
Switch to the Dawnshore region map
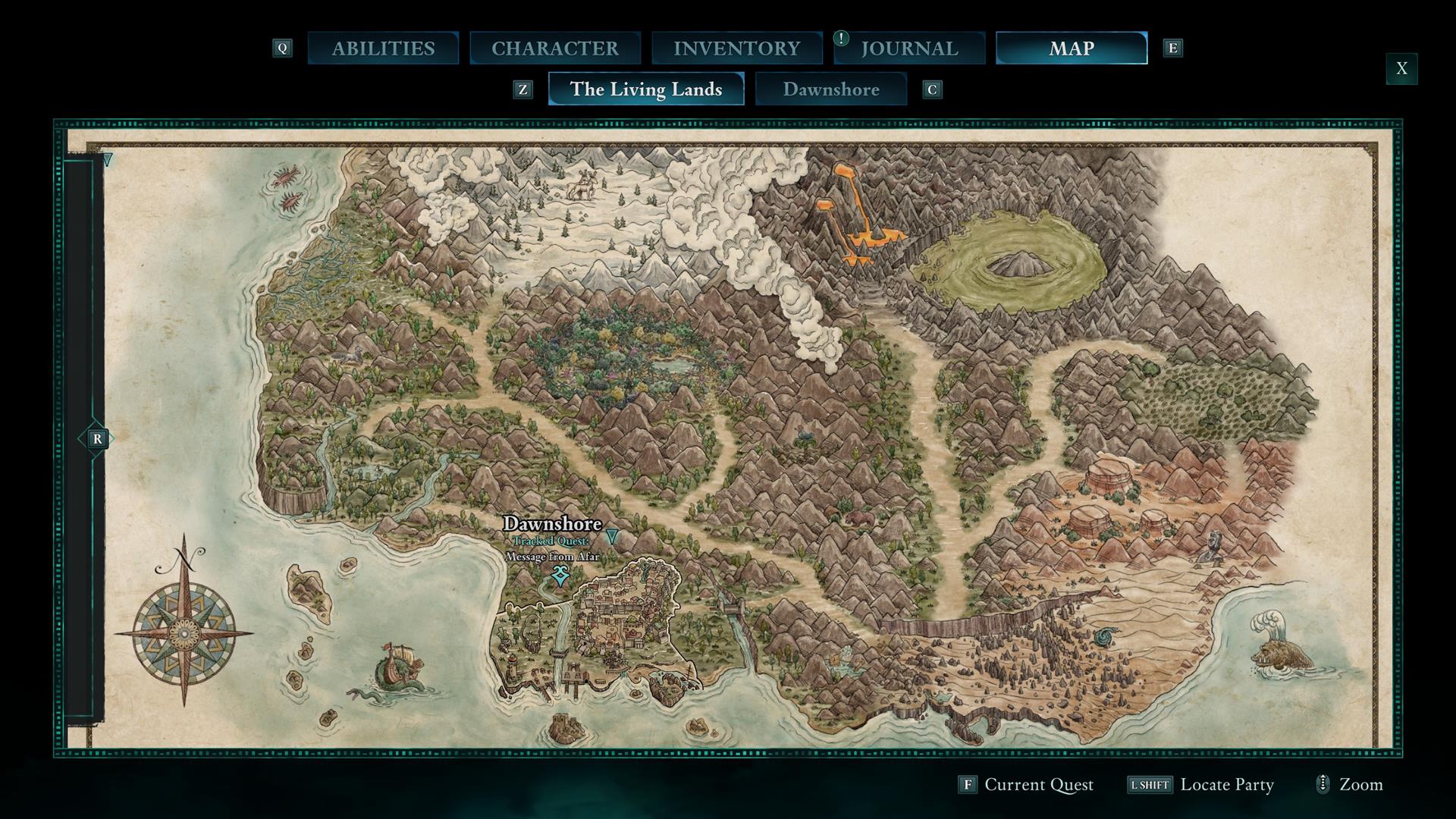(830, 89)
